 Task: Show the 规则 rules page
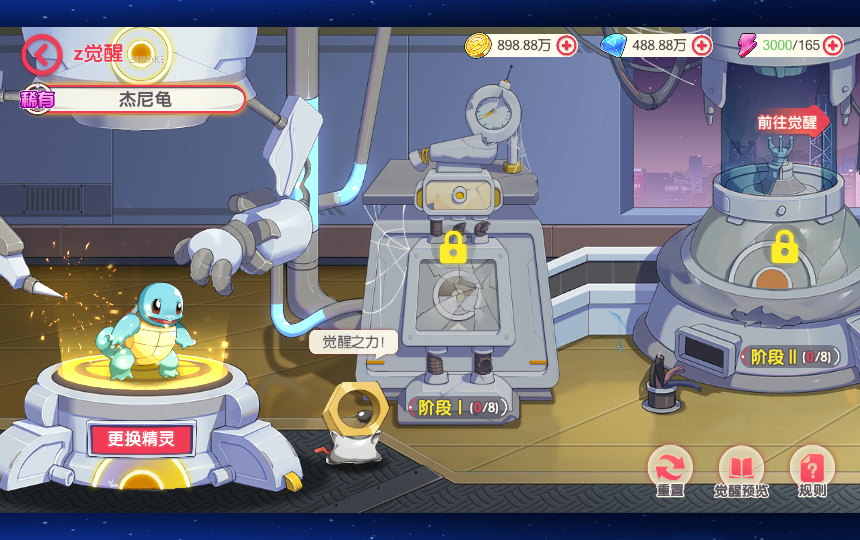pyautogui.click(x=812, y=470)
